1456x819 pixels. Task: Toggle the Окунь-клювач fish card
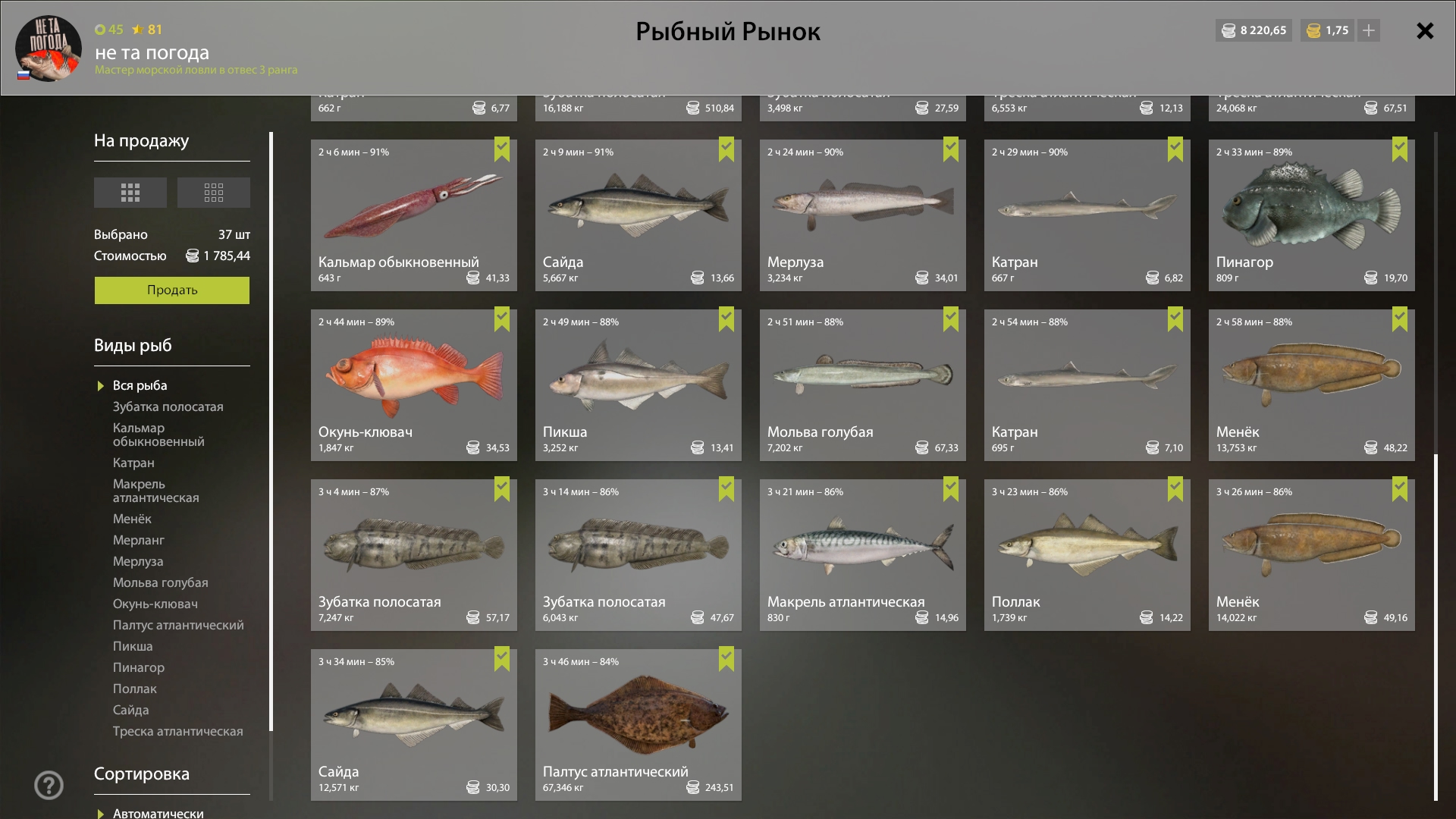(x=413, y=385)
